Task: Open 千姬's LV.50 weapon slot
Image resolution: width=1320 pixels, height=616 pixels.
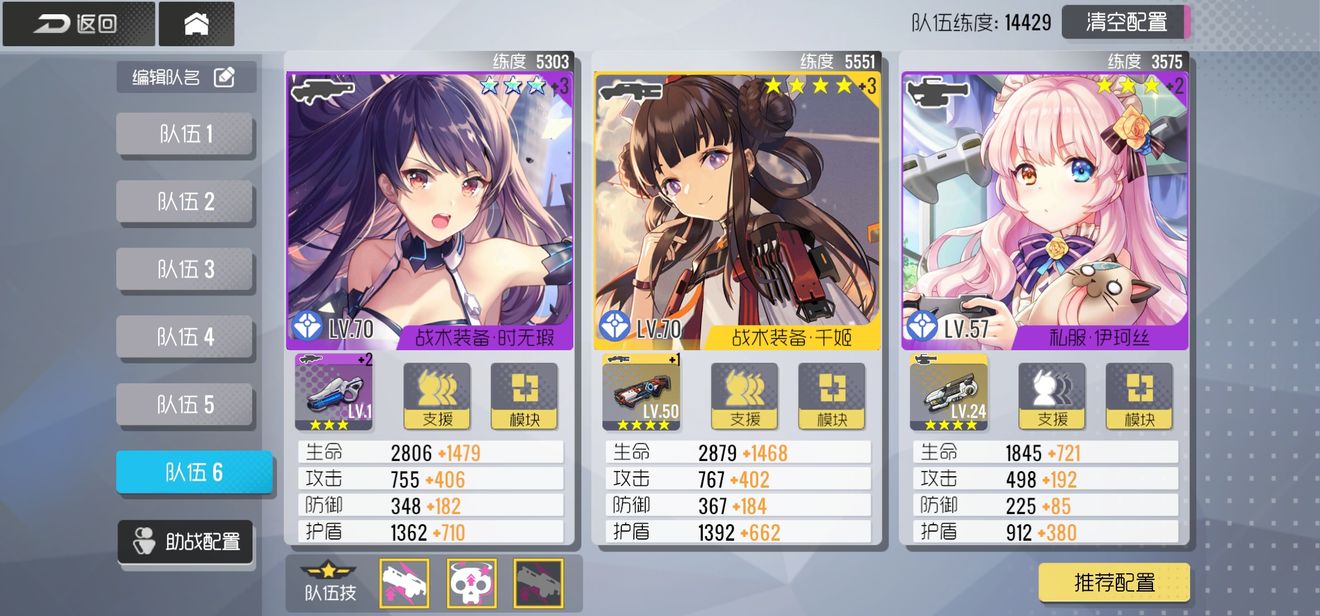Action: (641, 392)
